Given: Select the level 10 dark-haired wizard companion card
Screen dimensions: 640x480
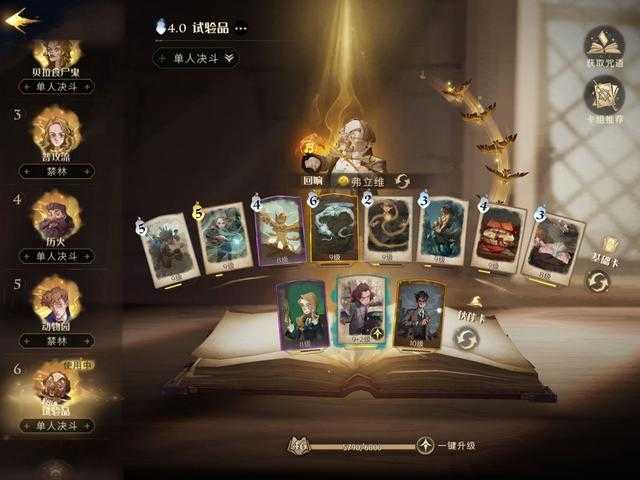Looking at the screenshot, I should tap(420, 312).
